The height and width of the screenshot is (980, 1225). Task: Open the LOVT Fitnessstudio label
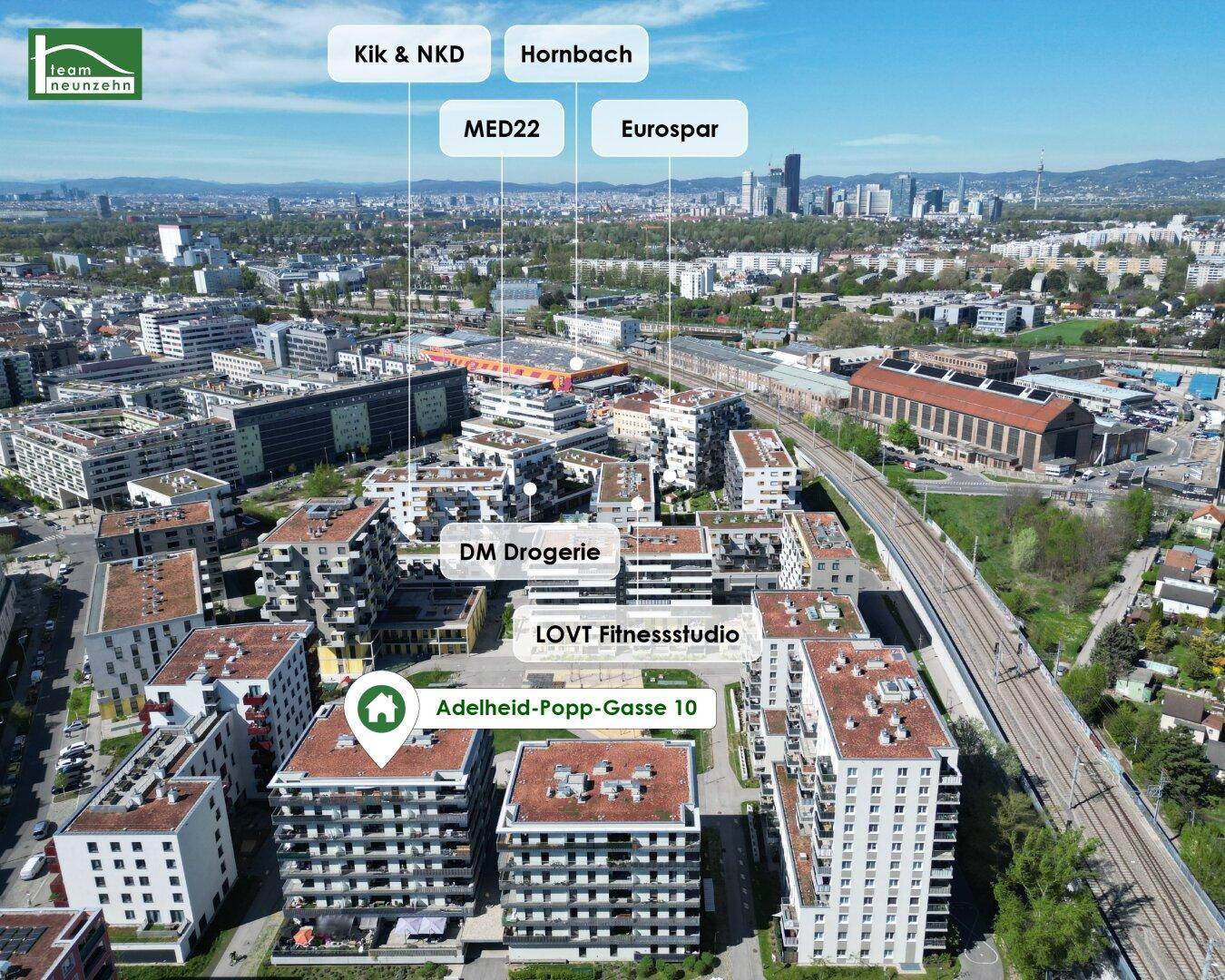pyautogui.click(x=636, y=633)
